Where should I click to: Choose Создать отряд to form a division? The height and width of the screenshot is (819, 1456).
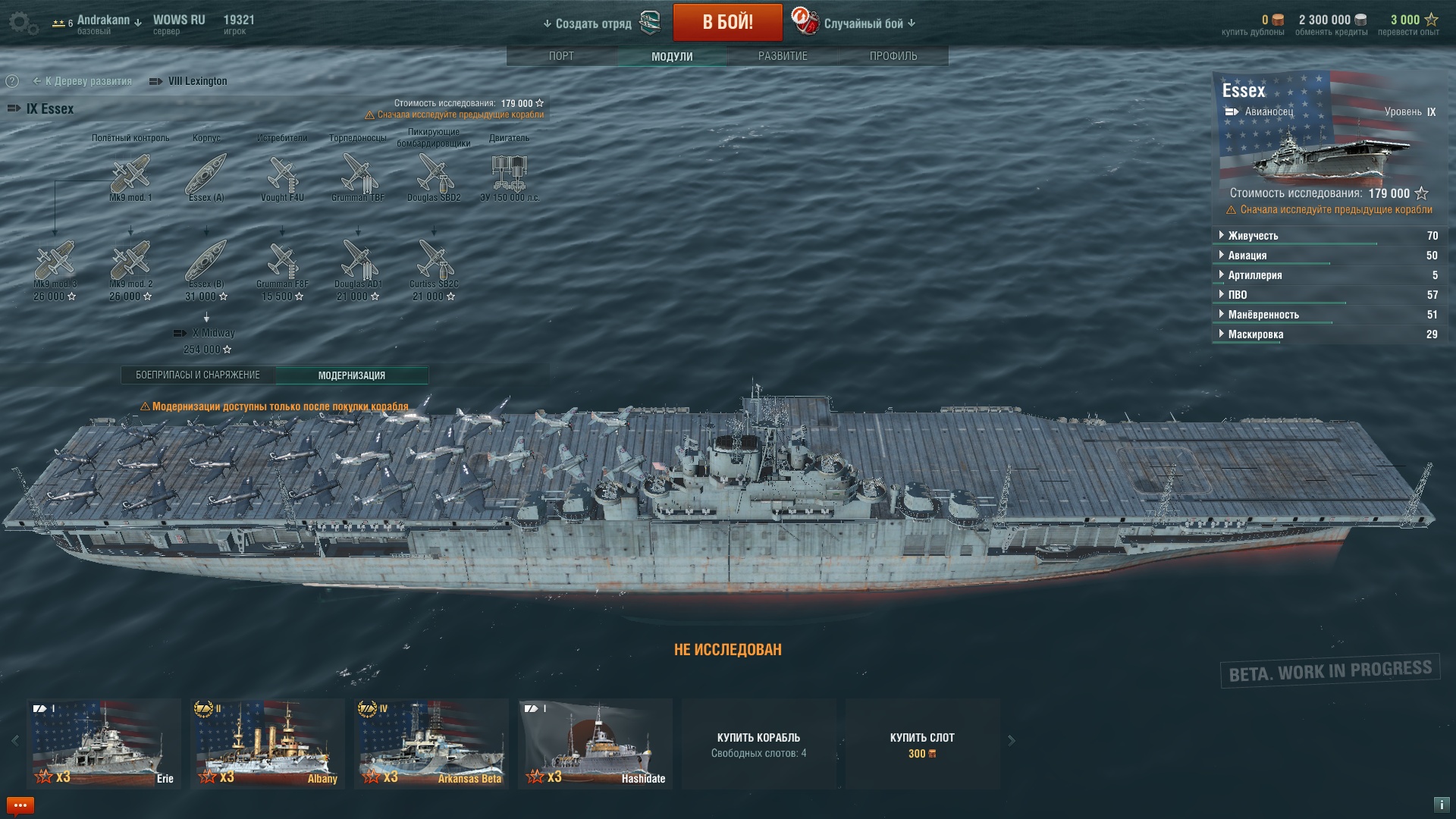594,24
